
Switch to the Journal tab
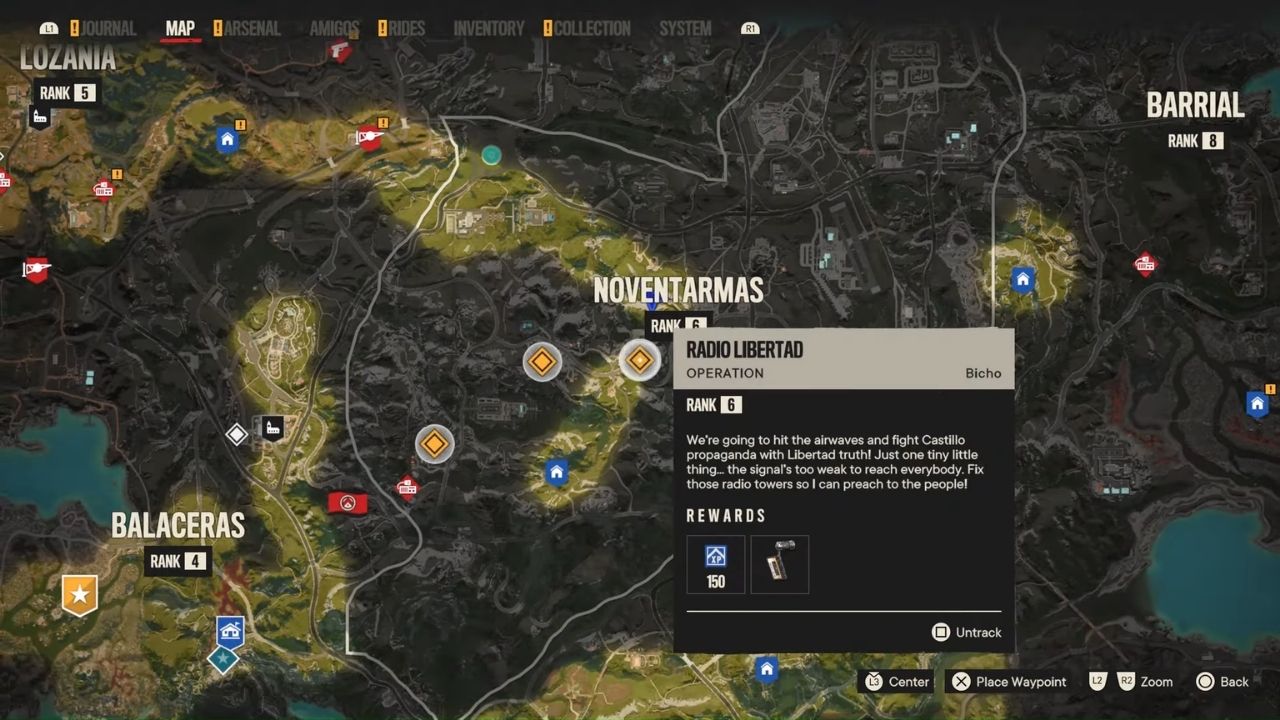coord(108,28)
